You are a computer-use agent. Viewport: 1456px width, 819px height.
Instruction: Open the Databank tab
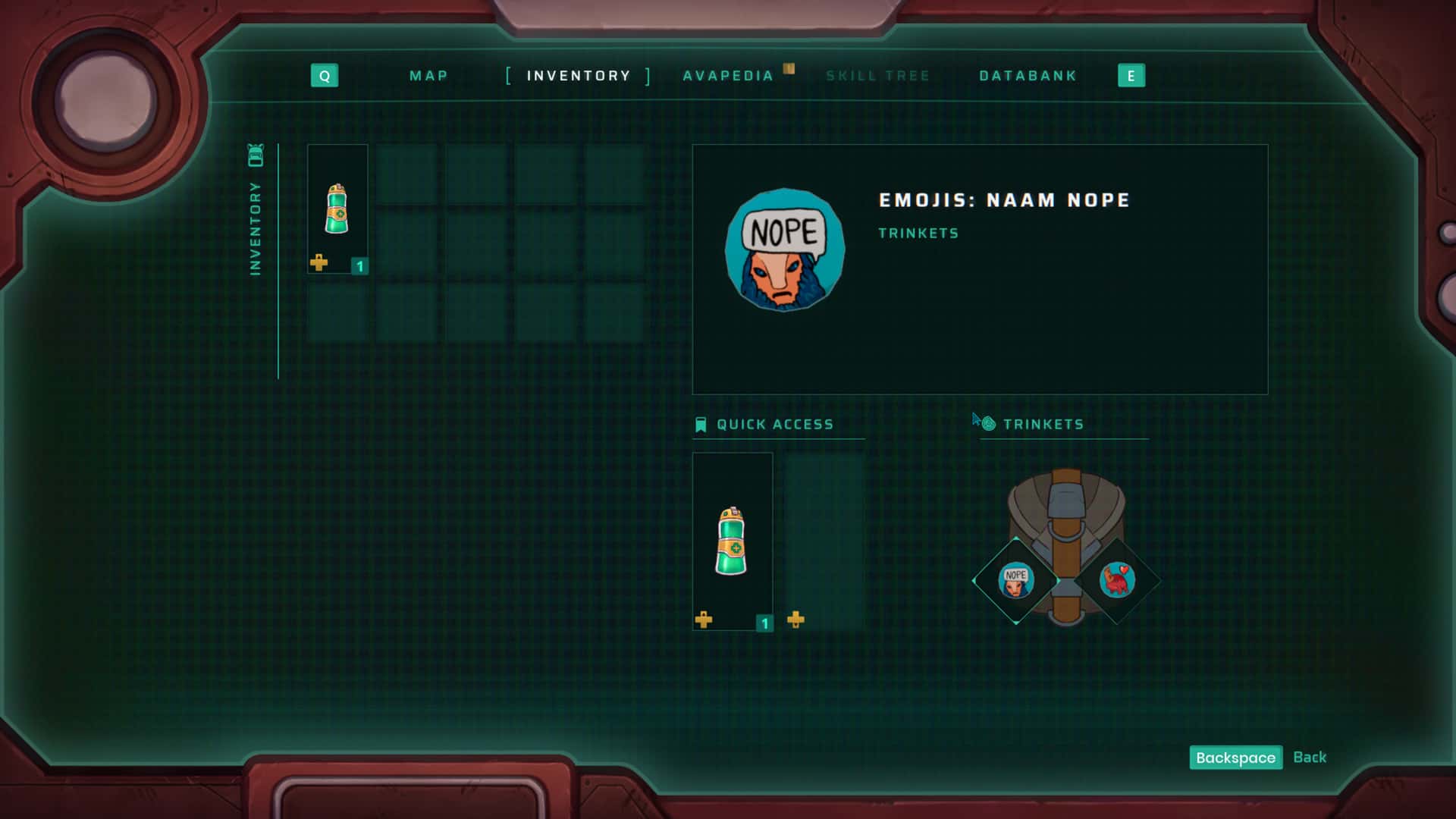tap(1028, 76)
